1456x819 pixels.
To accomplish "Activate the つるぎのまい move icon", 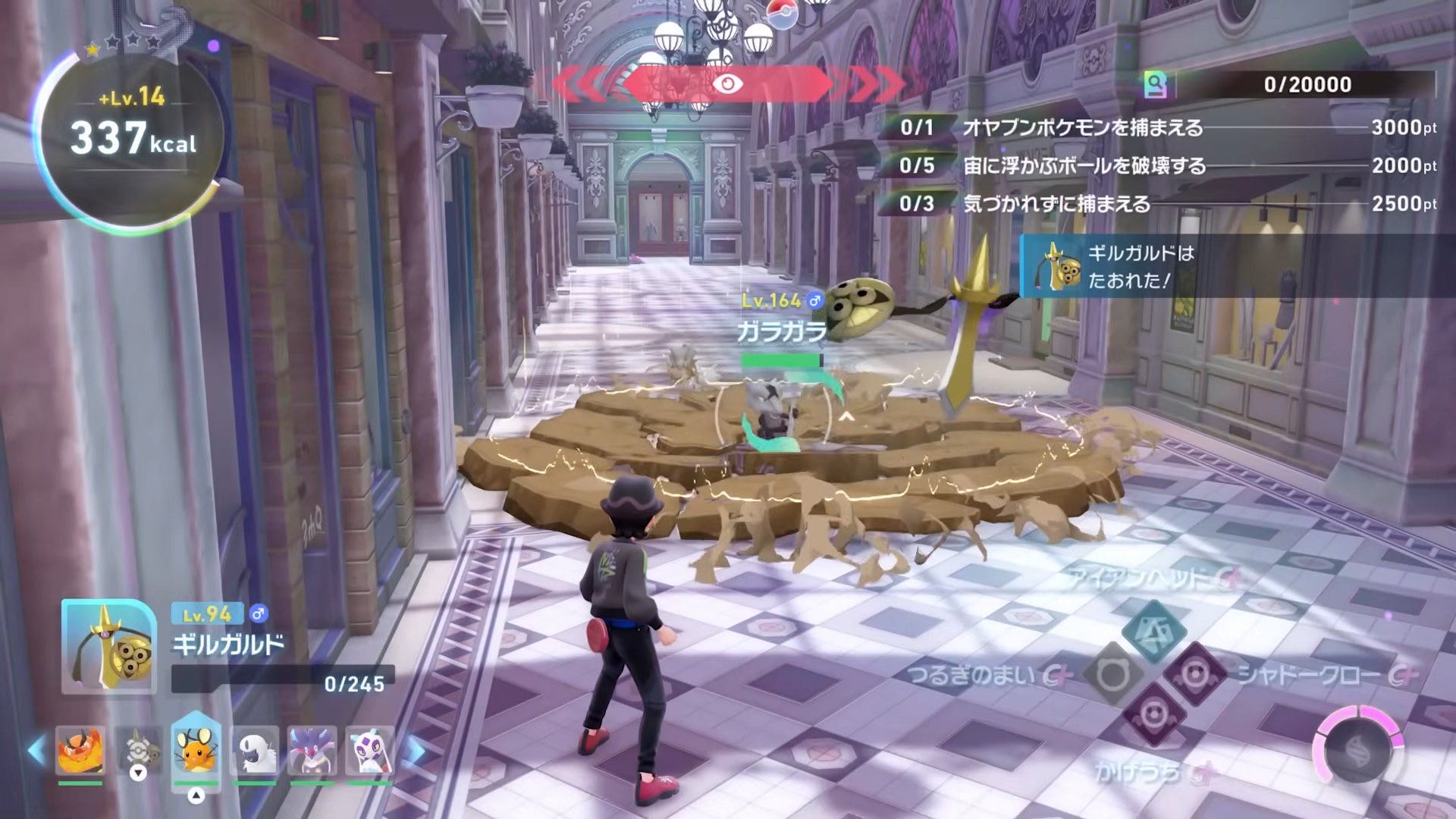I will click(1112, 673).
